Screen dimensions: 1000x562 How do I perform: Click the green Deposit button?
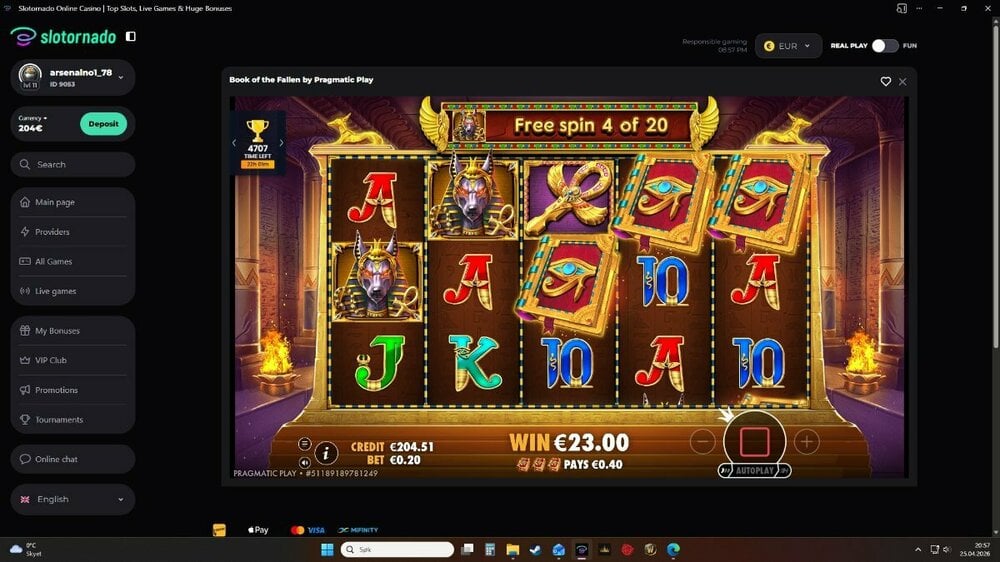coord(103,124)
